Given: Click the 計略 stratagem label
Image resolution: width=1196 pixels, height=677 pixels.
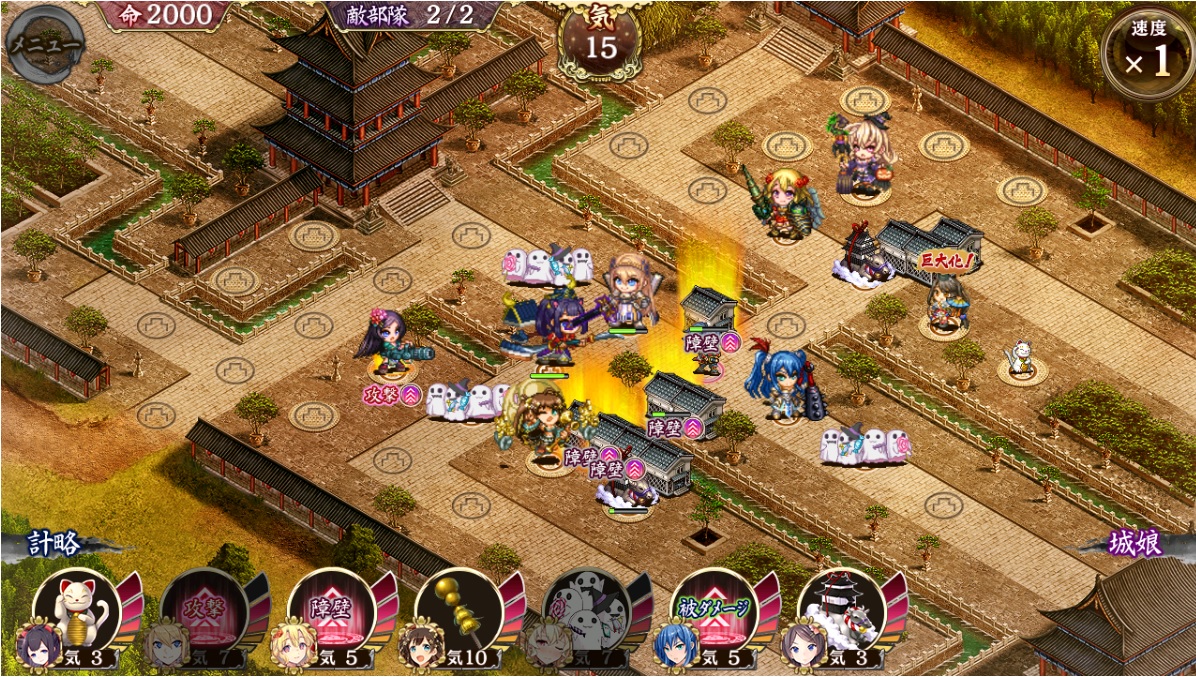Looking at the screenshot, I should pos(52,544).
